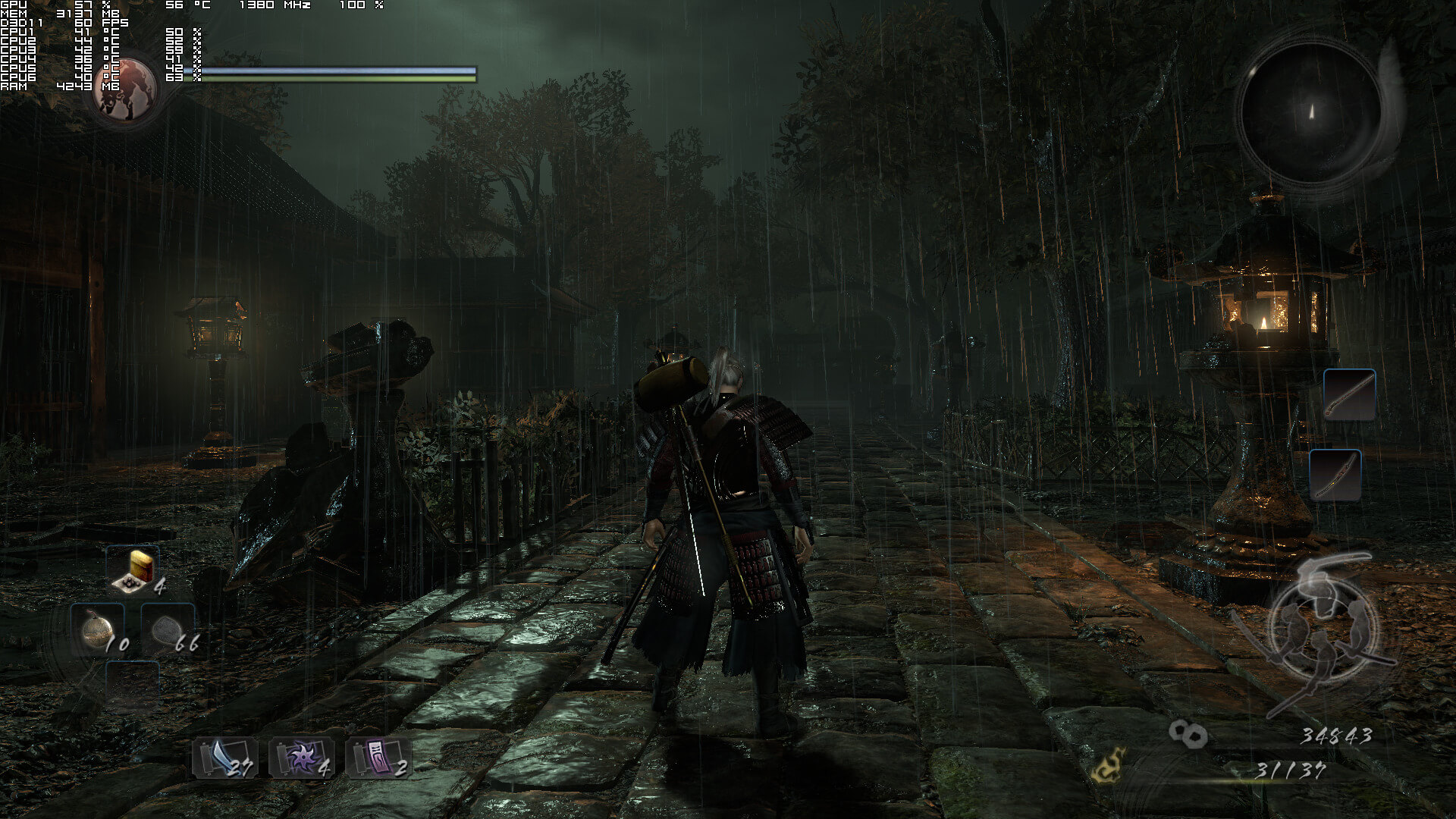Select the lower sword weapon slot

(1335, 475)
